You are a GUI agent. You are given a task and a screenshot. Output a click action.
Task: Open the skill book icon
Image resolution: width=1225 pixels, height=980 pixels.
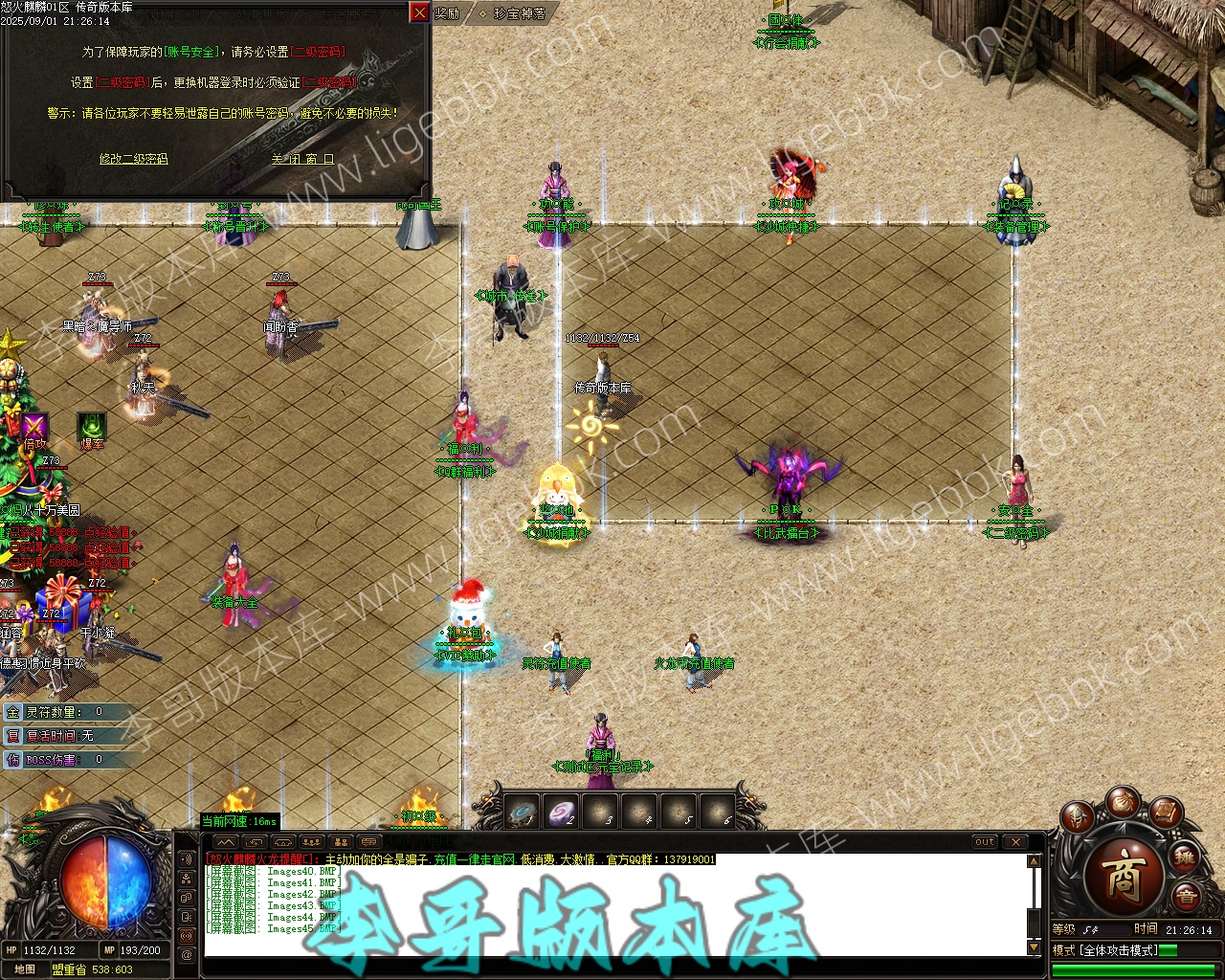click(1167, 813)
